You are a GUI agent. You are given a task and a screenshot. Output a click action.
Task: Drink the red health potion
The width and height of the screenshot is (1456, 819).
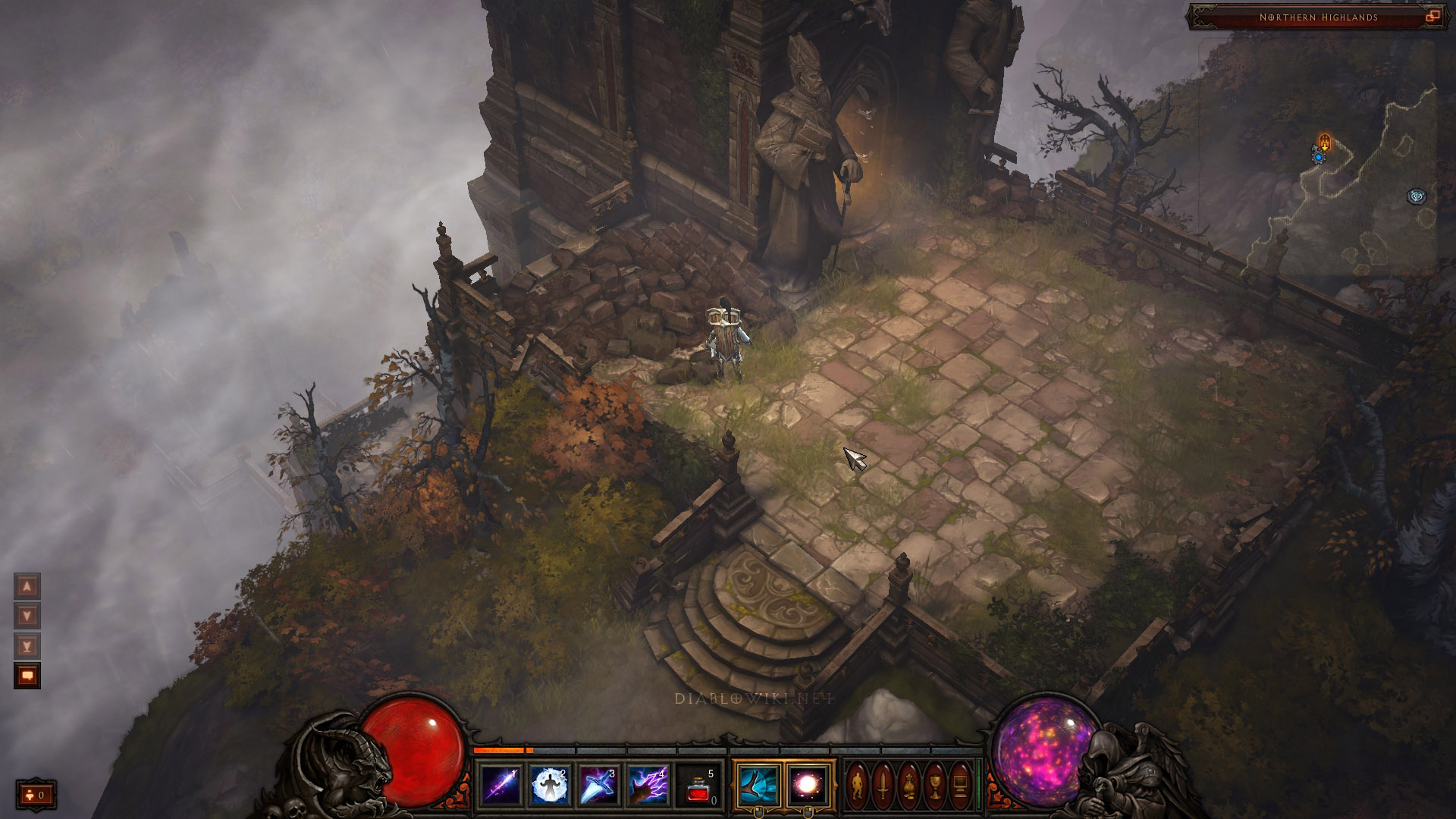[698, 786]
